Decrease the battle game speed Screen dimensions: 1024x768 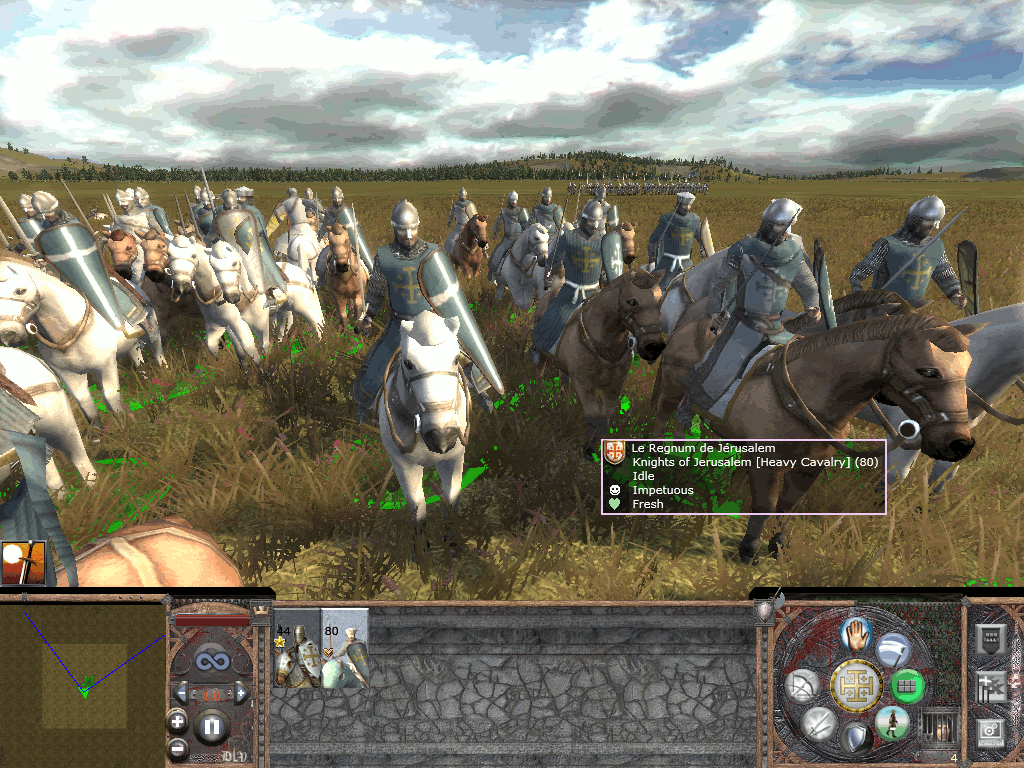(x=181, y=692)
